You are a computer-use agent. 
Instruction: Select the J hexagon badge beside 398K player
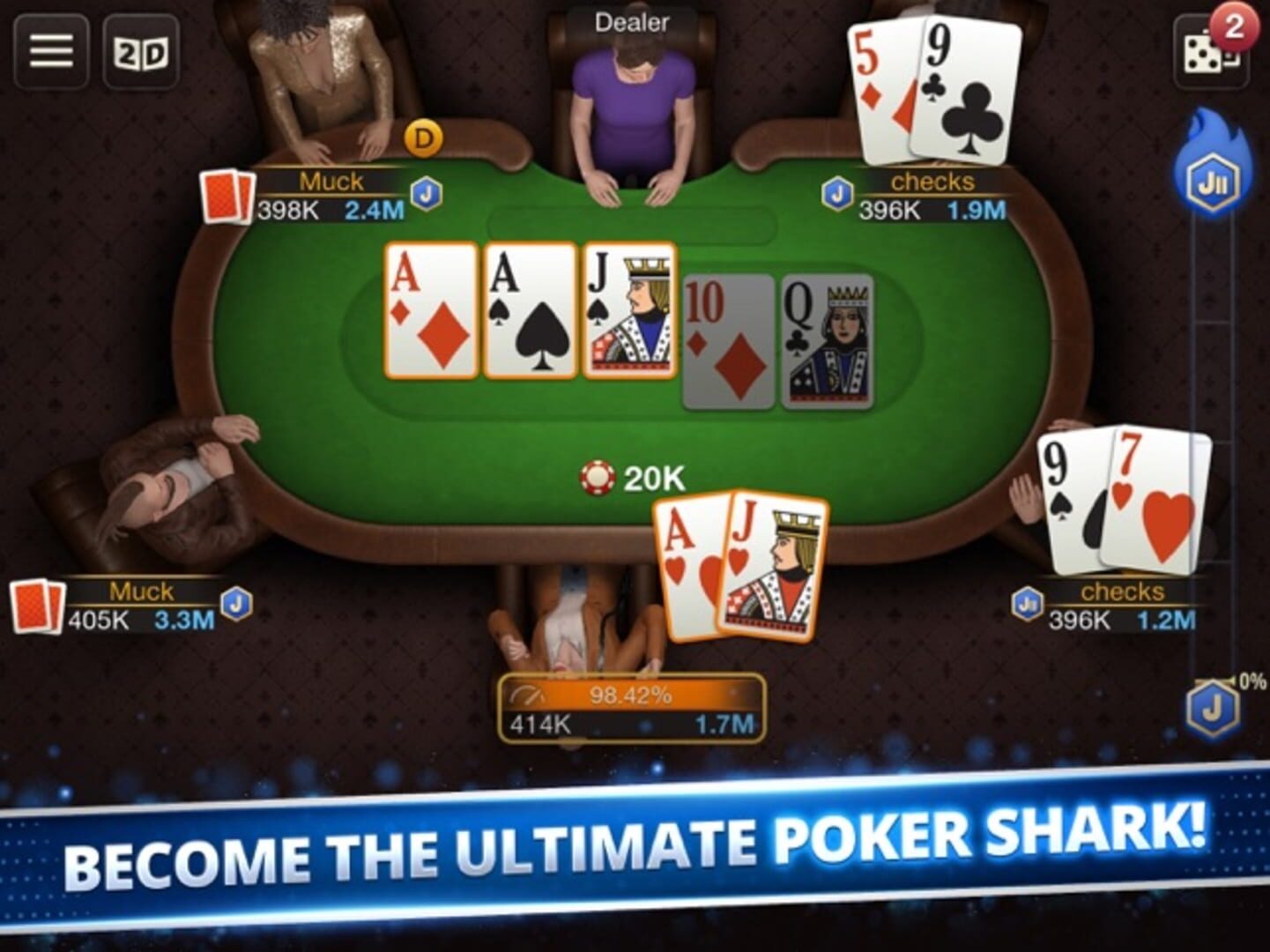[x=427, y=196]
